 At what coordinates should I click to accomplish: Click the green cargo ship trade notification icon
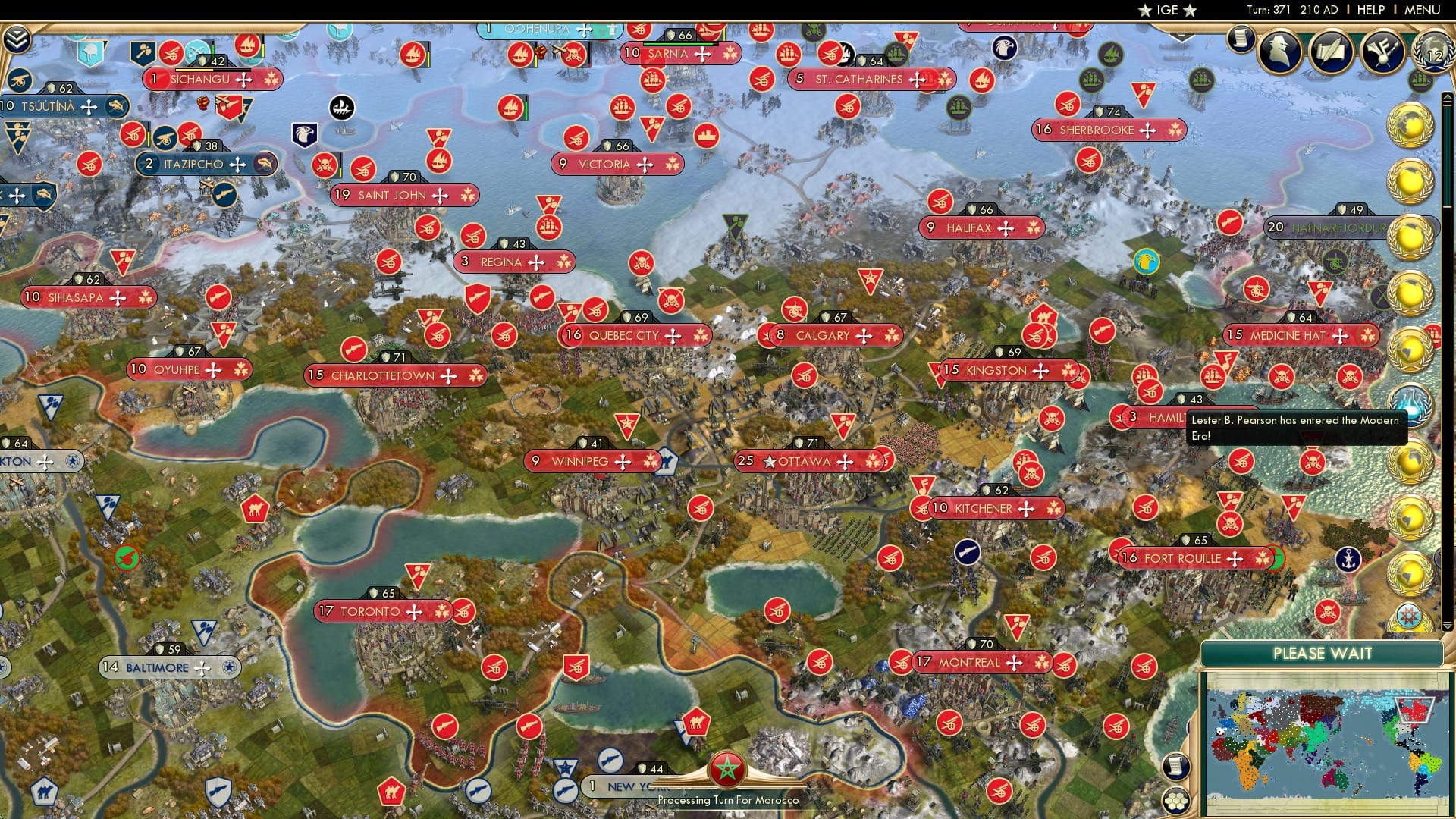point(1420,80)
